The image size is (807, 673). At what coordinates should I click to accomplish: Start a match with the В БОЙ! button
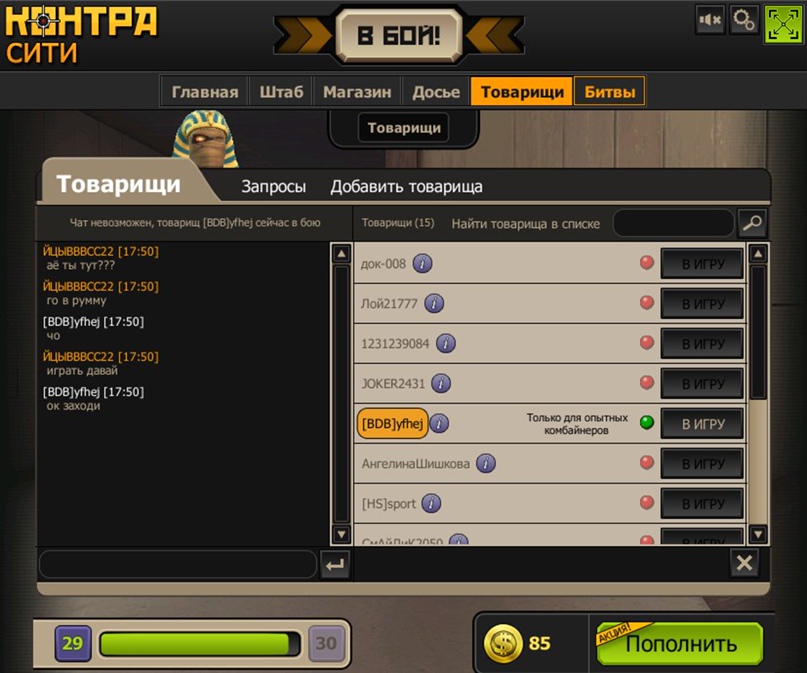[398, 37]
